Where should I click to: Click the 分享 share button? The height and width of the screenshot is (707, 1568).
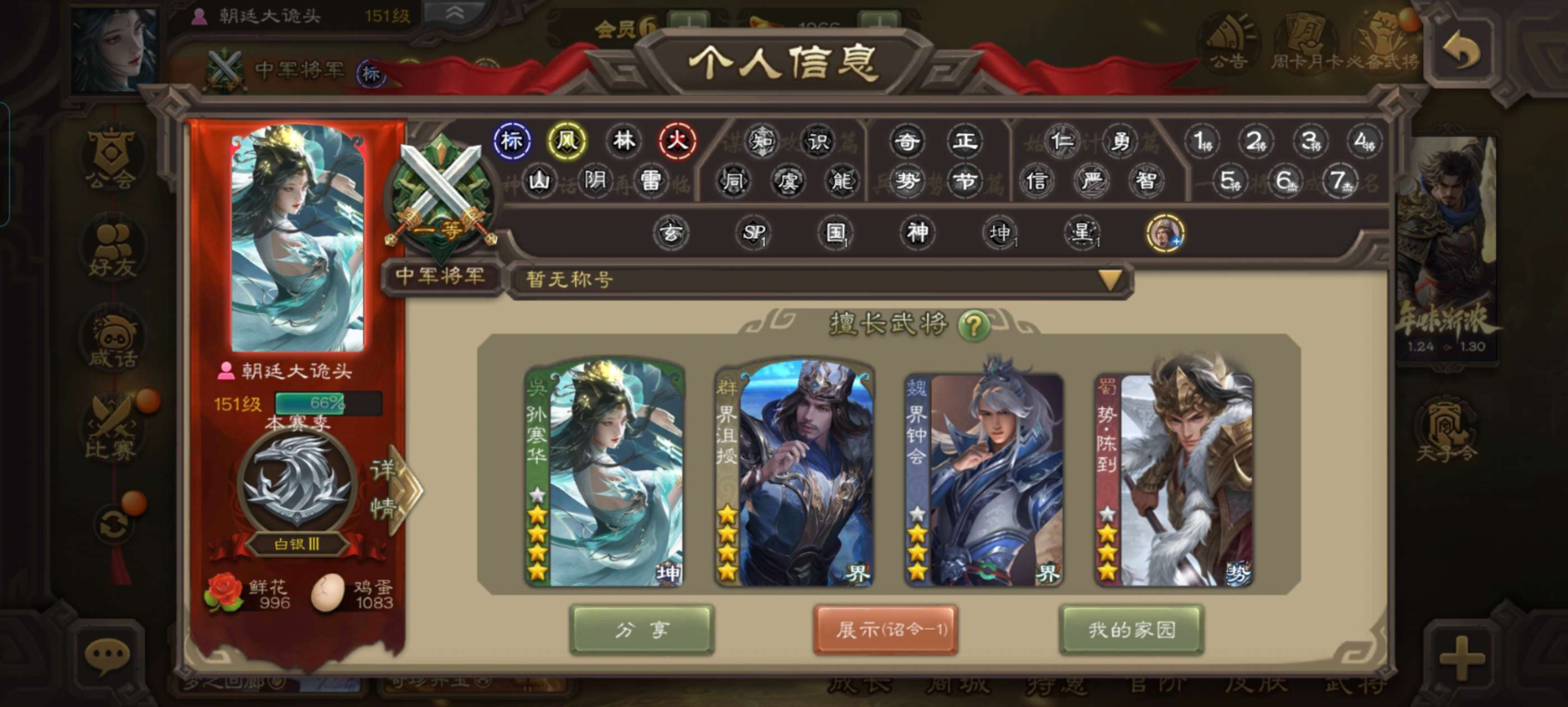[x=642, y=629]
